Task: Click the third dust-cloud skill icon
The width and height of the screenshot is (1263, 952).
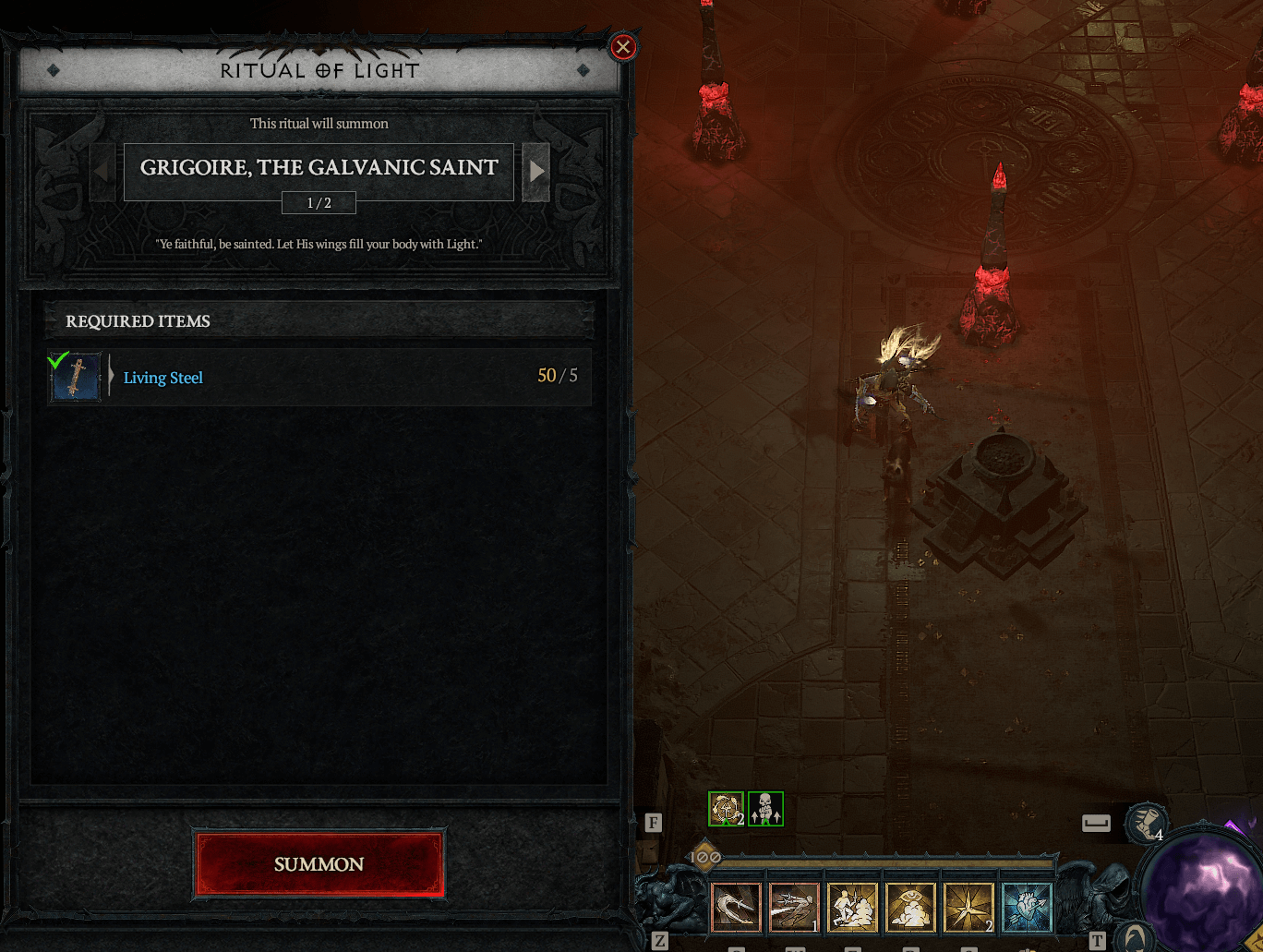Action: 853,907
